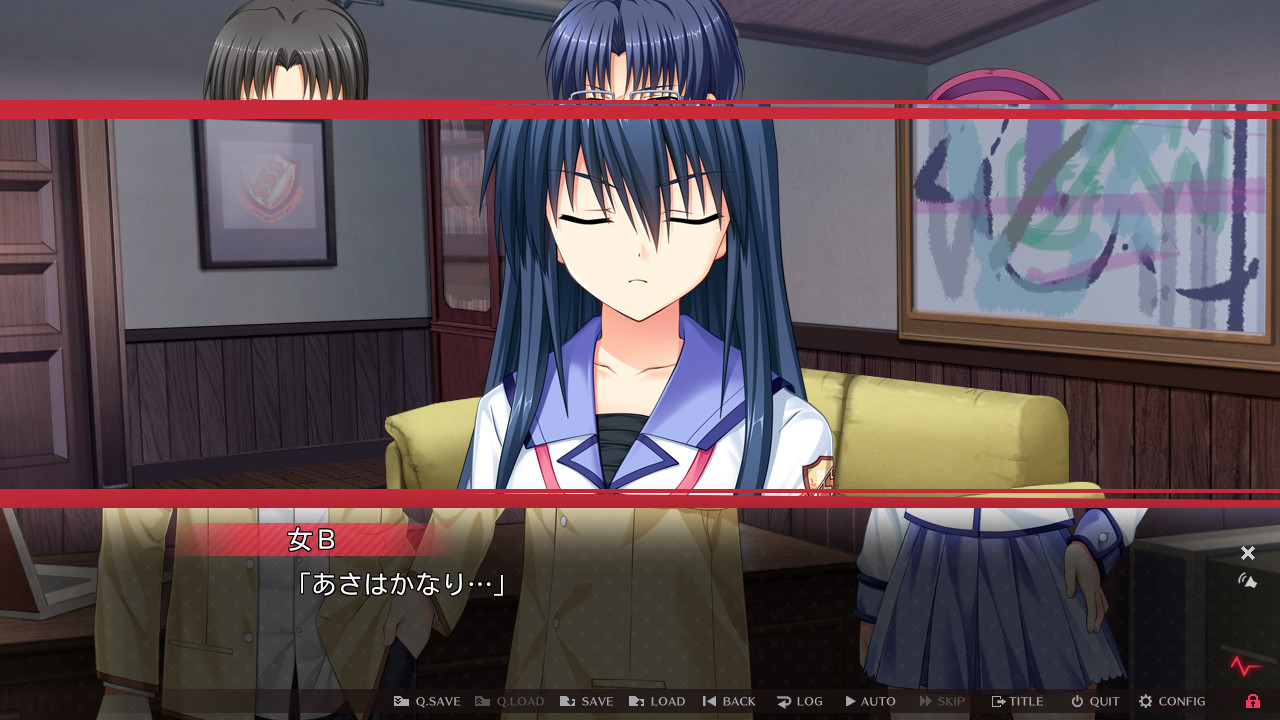Replay the voice with the speaker icon
The height and width of the screenshot is (720, 1280).
(x=1247, y=578)
